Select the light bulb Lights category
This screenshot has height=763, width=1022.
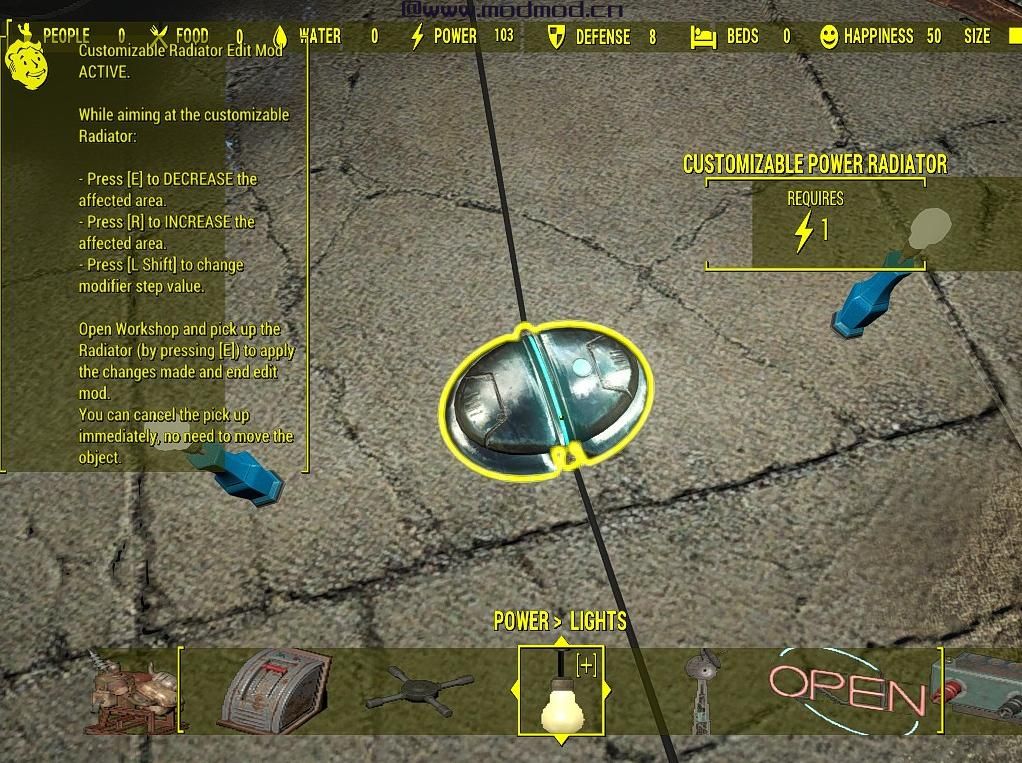[x=560, y=696]
